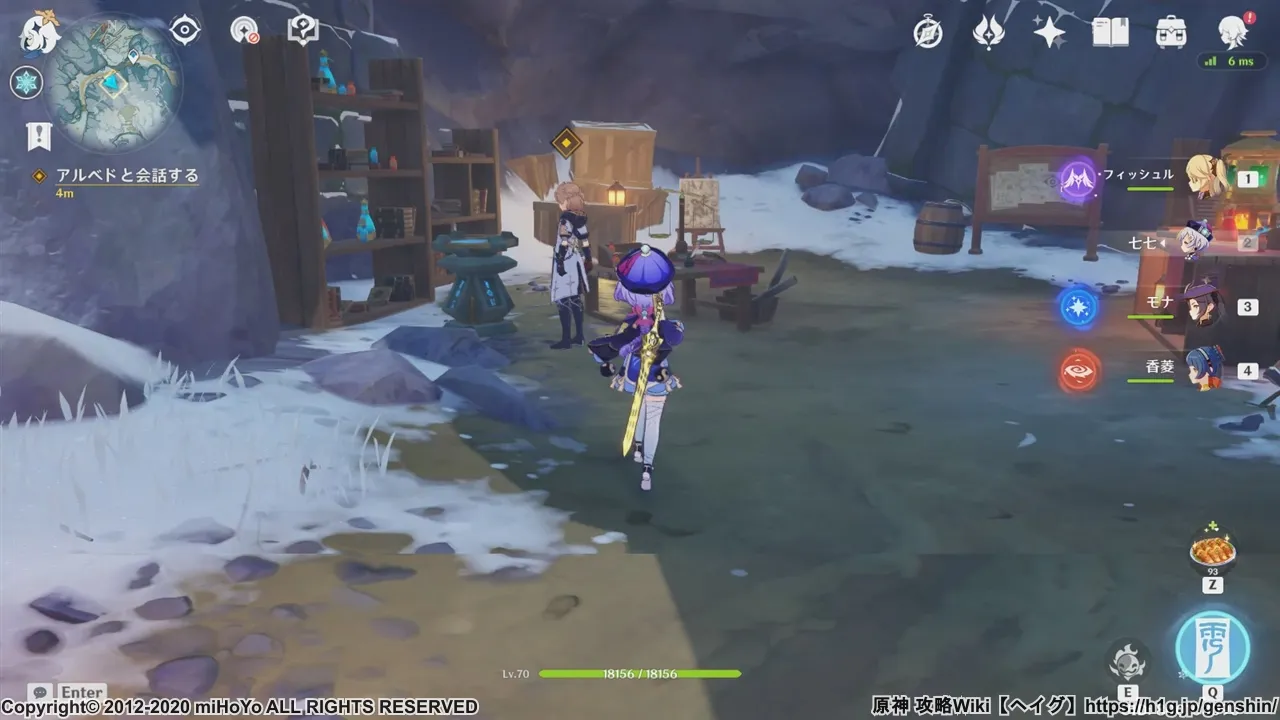Click the tutorial help icon
This screenshot has width=1280, height=720.
[303, 29]
